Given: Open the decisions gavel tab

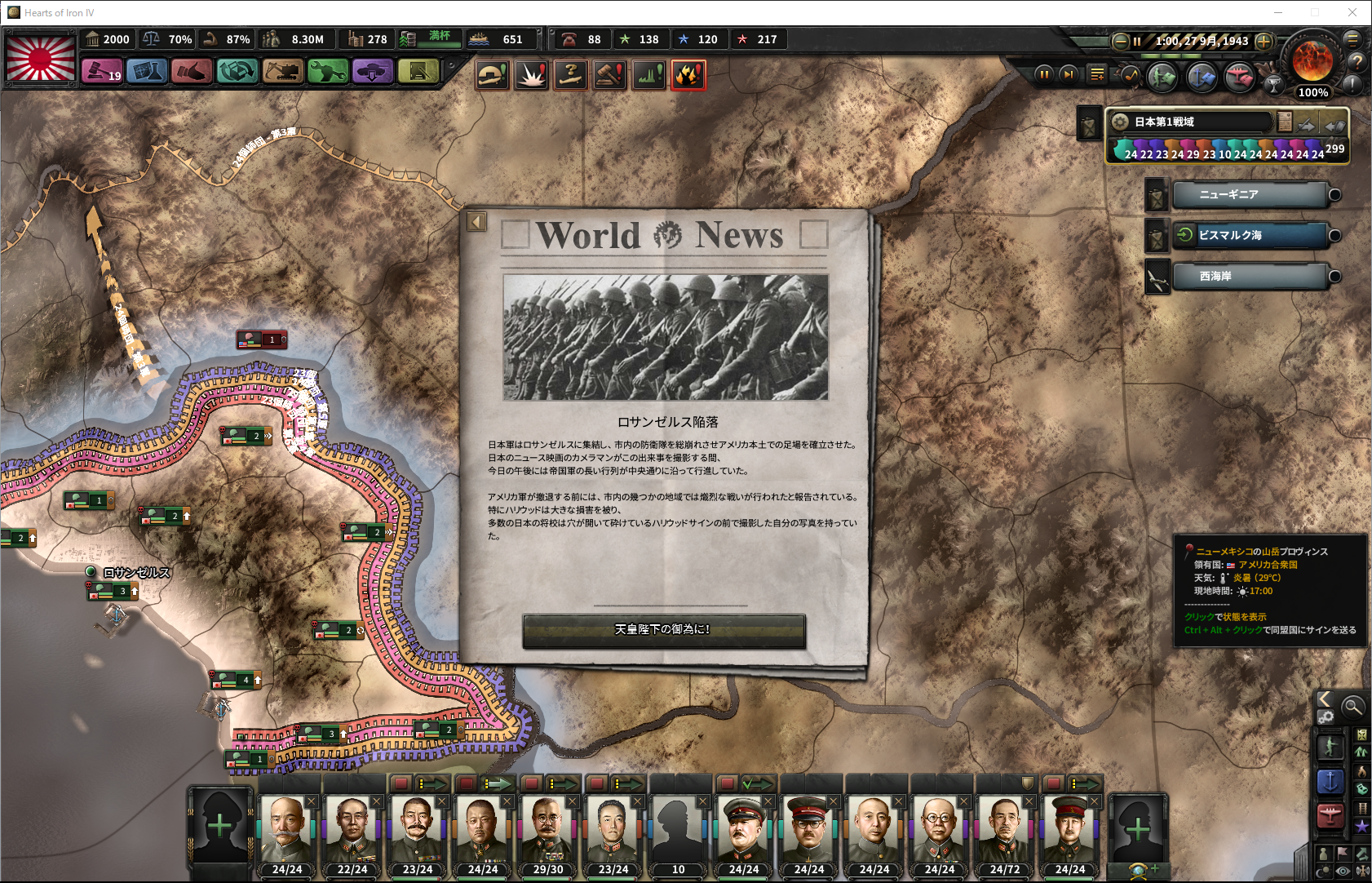Looking at the screenshot, I should point(102,72).
